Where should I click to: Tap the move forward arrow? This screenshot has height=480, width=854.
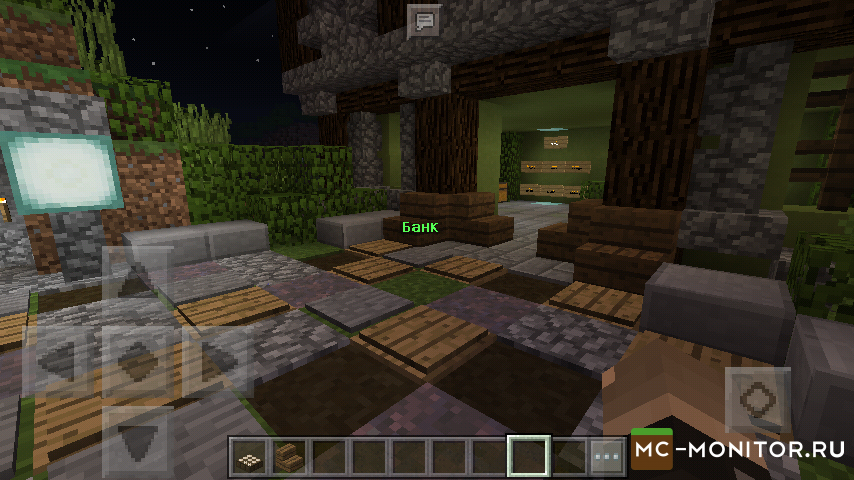tap(136, 283)
